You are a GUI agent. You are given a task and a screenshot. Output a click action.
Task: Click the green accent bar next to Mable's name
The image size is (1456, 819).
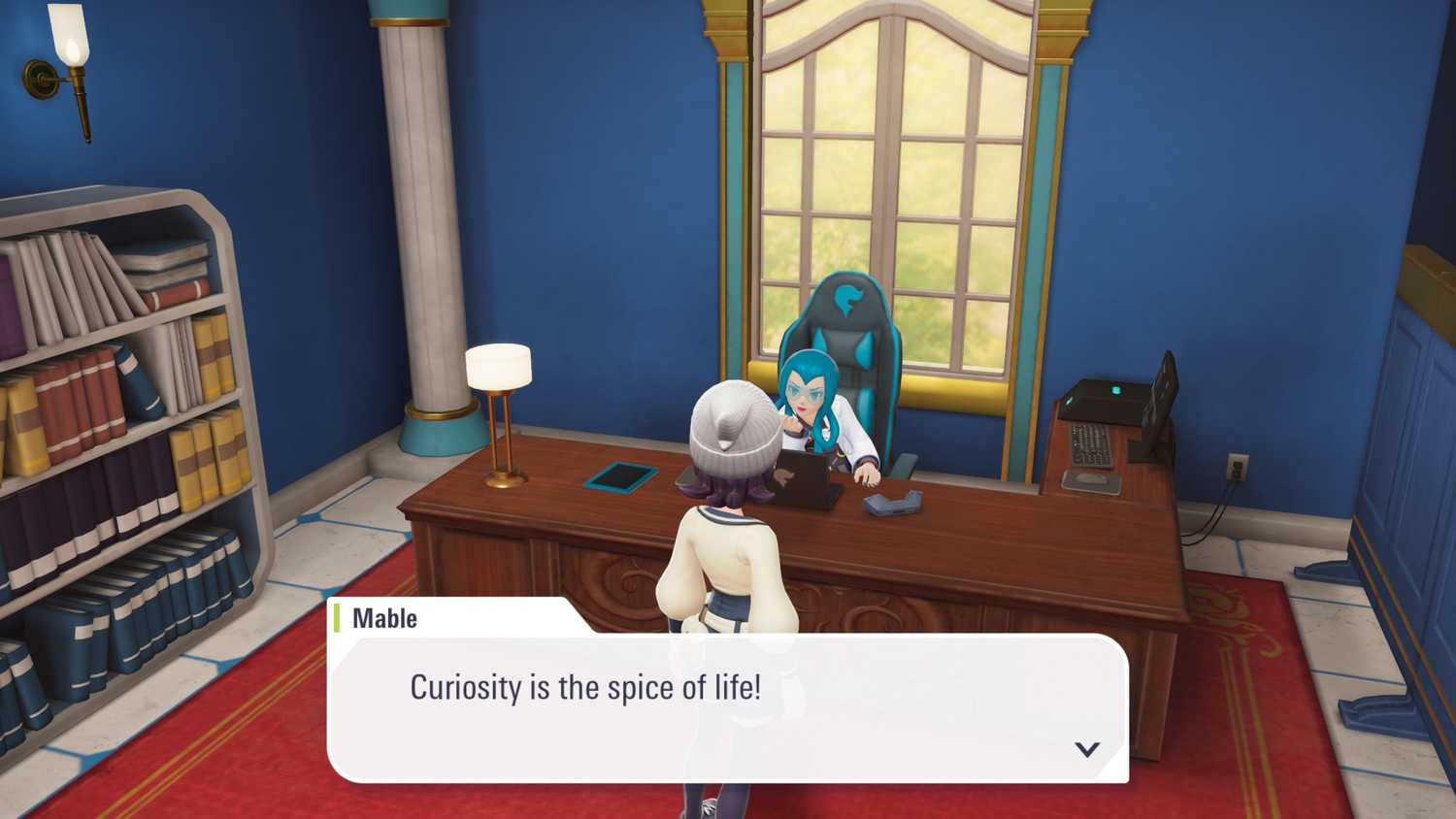pos(337,617)
